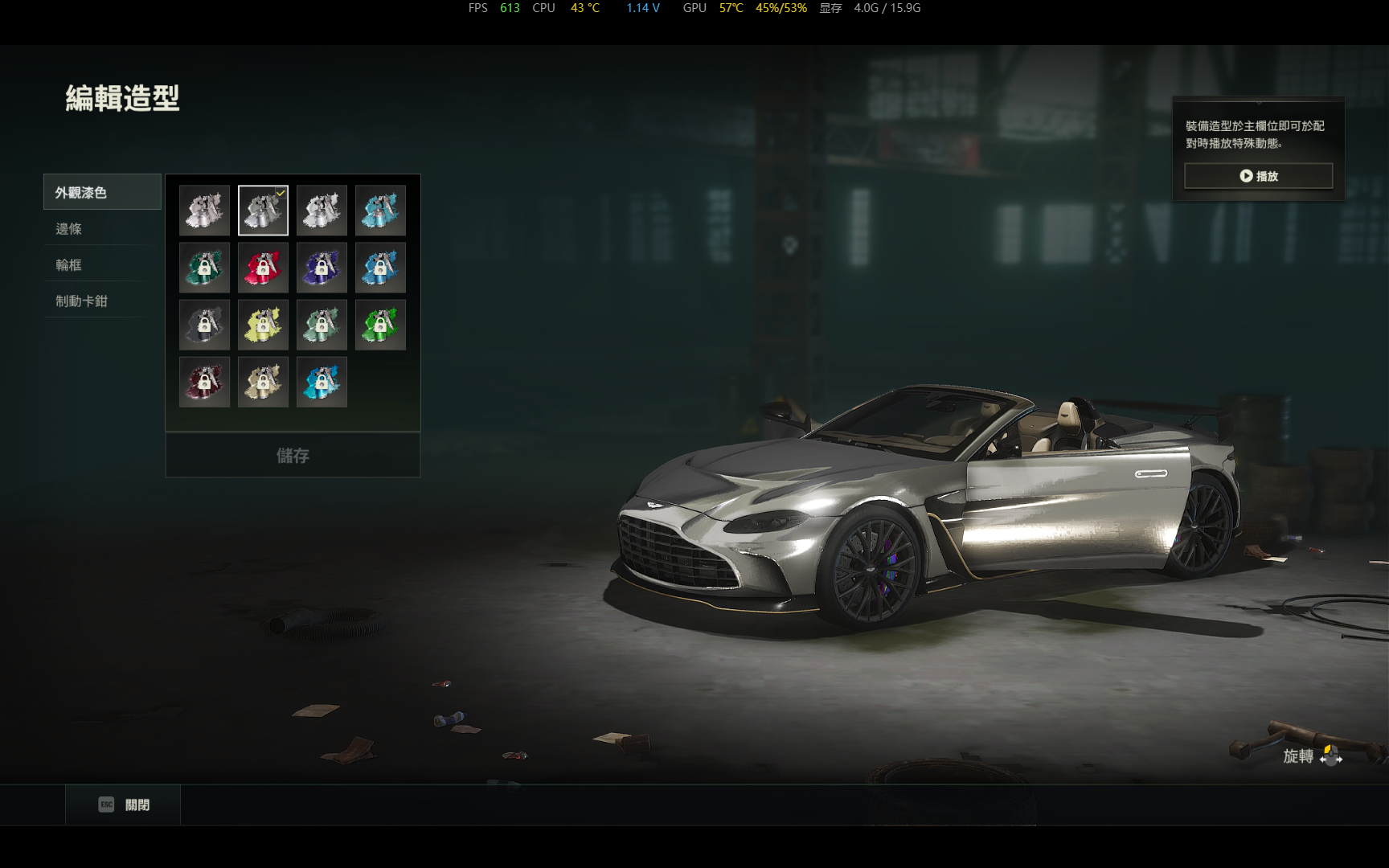Close the editor with the 關閉 button
1389x868 pixels.
124,805
